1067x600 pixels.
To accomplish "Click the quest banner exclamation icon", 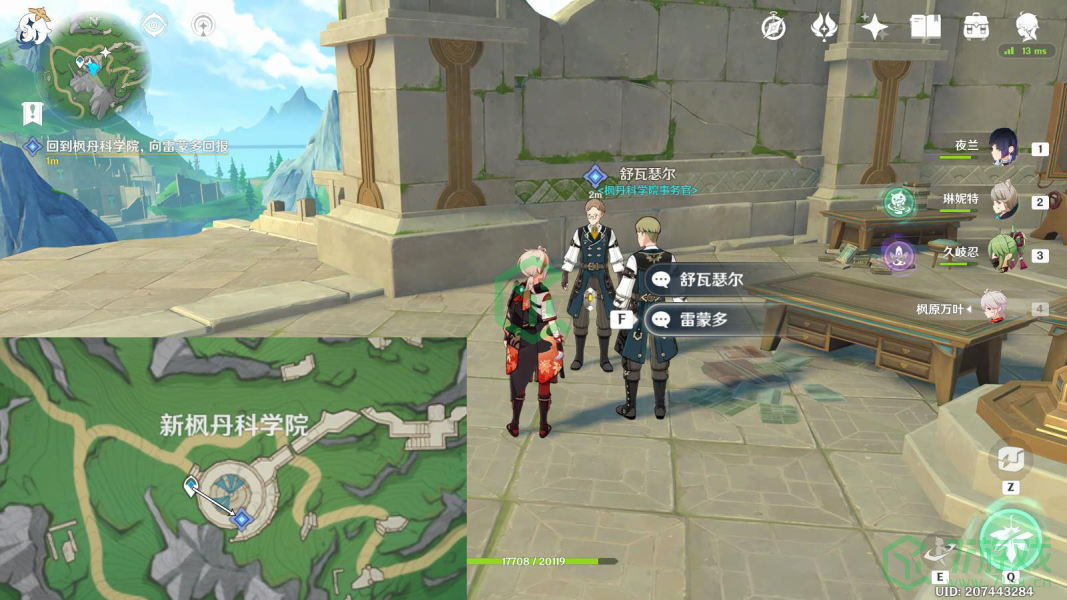I will point(33,113).
